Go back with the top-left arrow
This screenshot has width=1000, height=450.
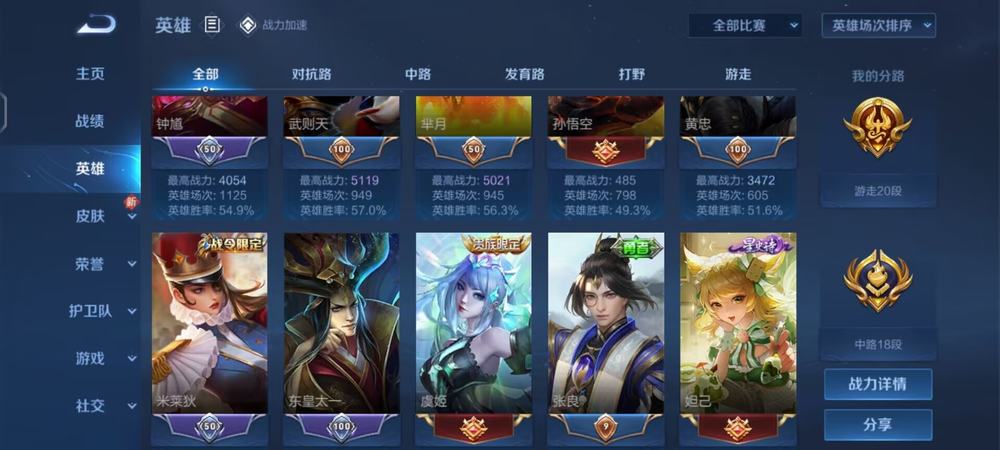tap(96, 23)
